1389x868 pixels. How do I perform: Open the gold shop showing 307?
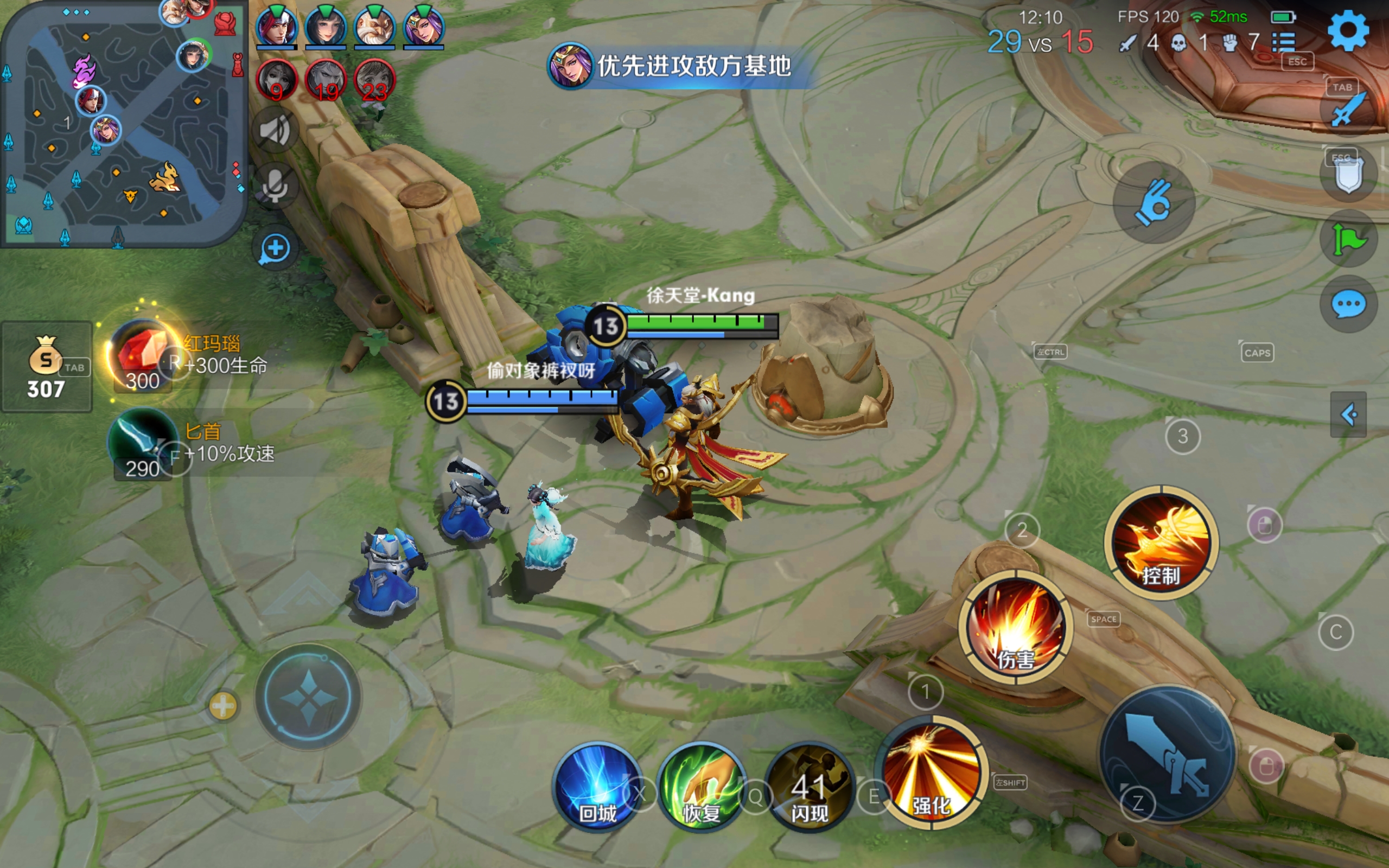(x=46, y=366)
